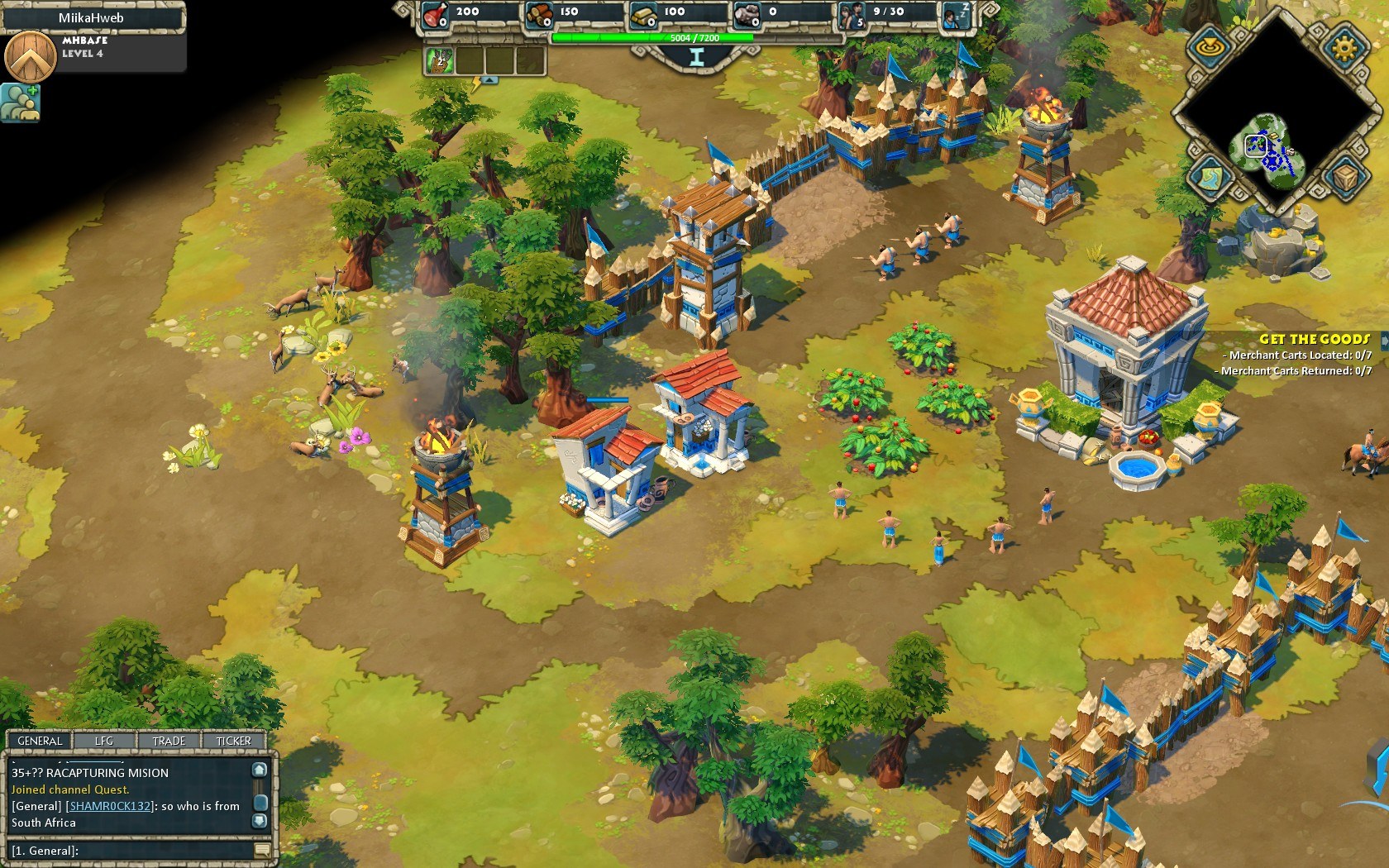This screenshot has width=1389, height=868.
Task: Switch to the LFG chat tab
Action: point(104,741)
